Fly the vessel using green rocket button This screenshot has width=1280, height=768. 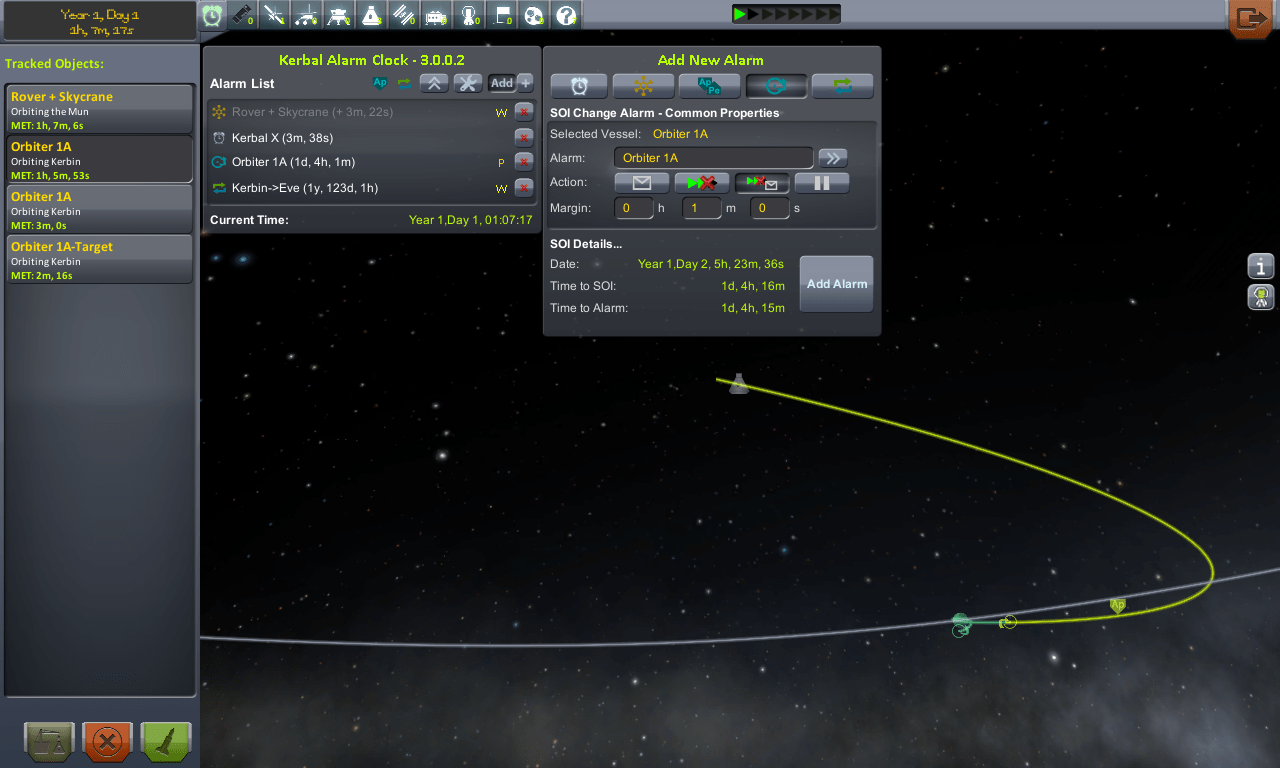[165, 741]
